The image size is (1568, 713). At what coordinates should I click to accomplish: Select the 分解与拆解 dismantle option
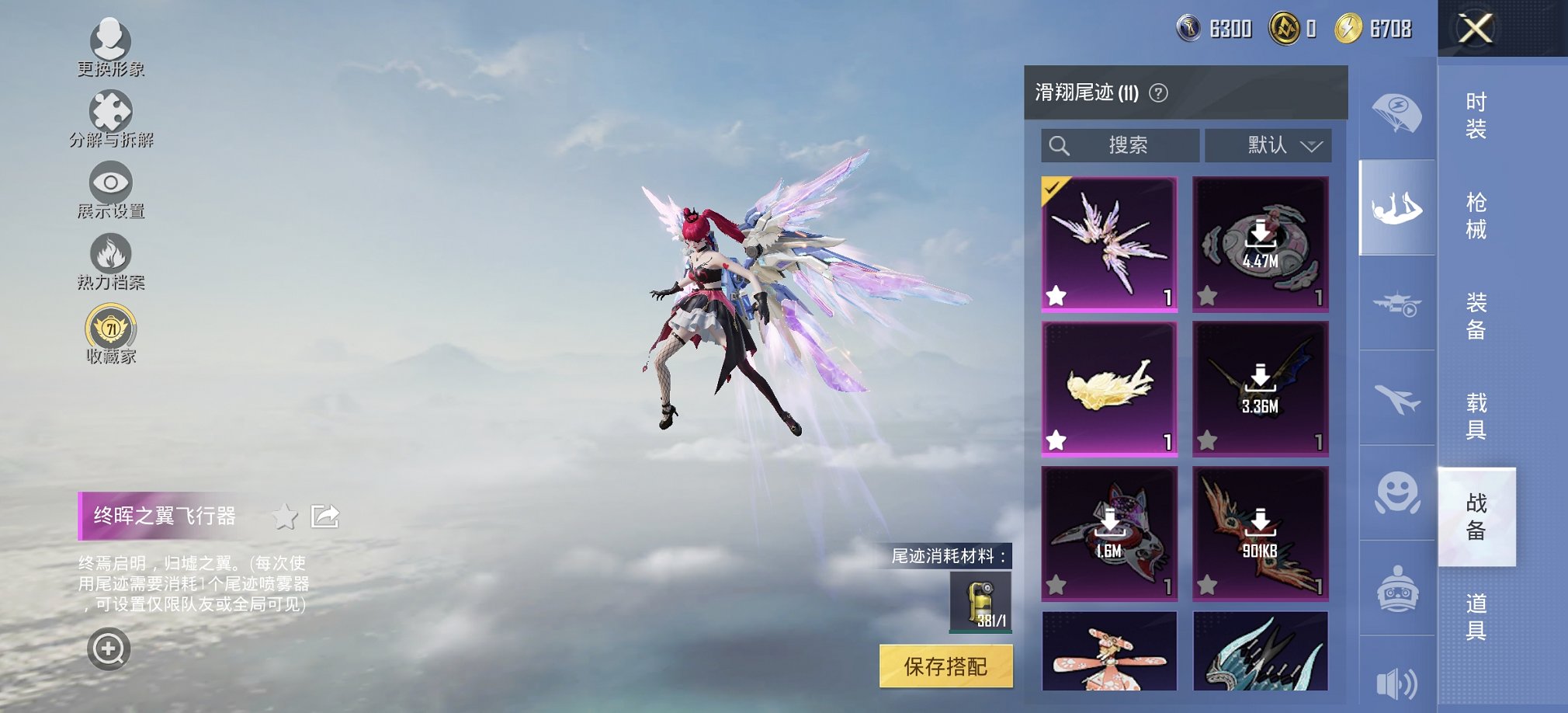(x=110, y=115)
